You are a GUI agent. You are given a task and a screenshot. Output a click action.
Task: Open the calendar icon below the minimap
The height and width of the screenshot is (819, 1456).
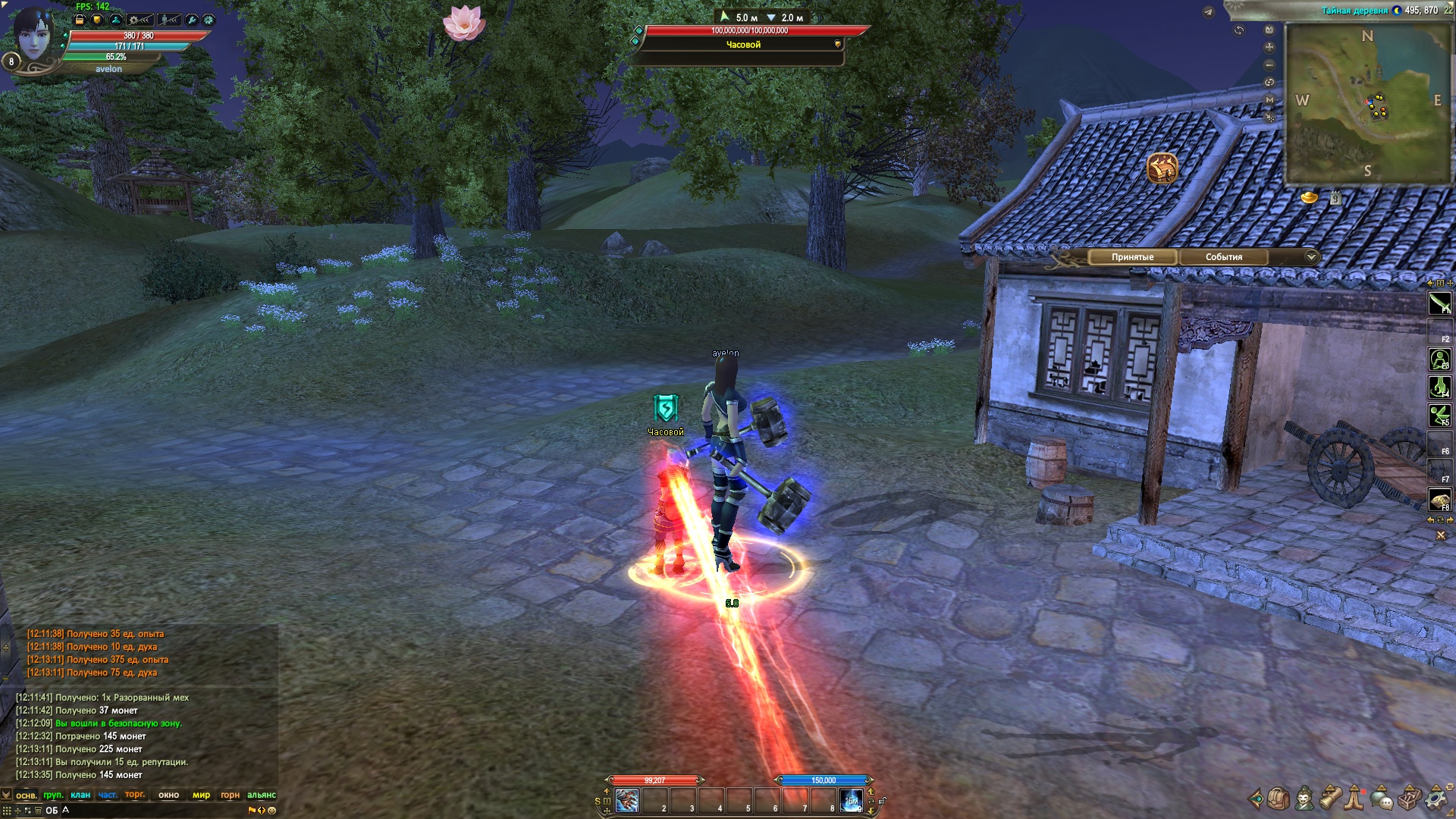point(1335,199)
